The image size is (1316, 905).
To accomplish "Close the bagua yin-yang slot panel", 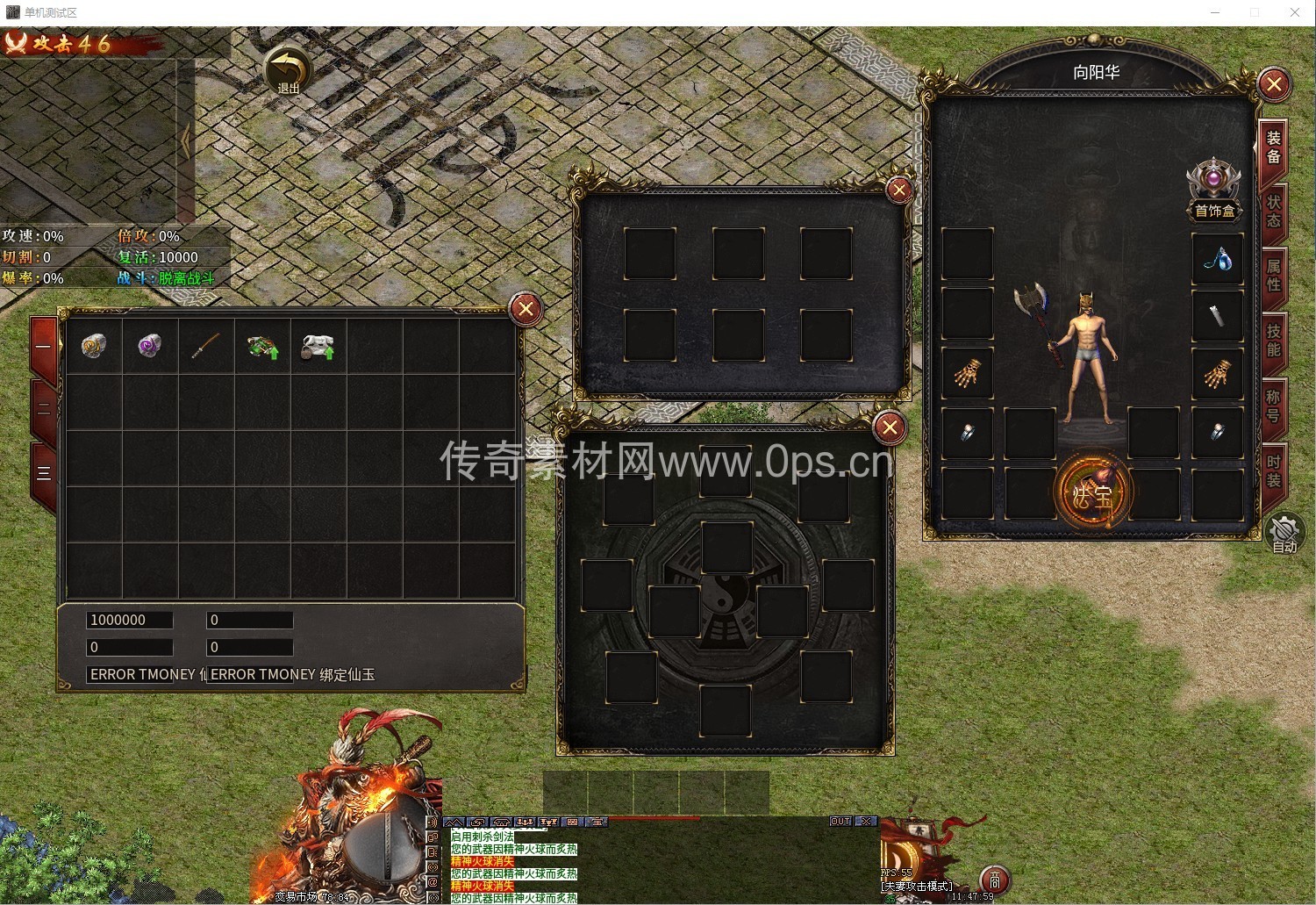I will (890, 427).
